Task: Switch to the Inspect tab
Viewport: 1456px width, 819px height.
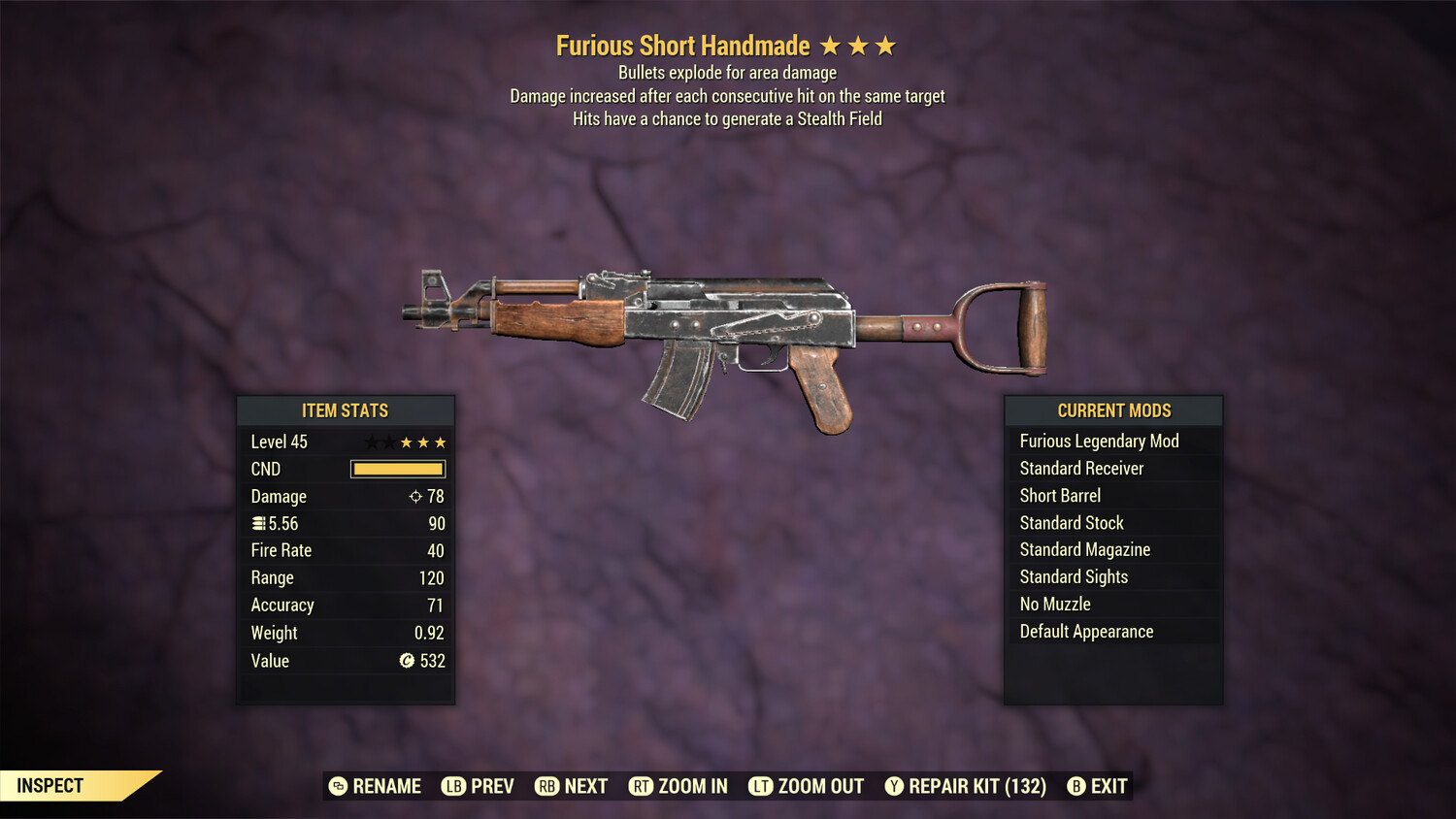Action: click(x=50, y=785)
